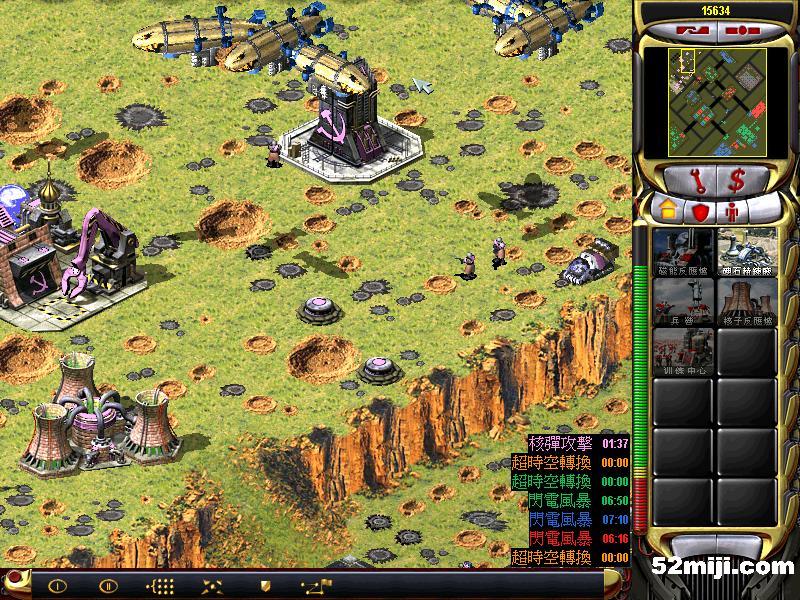Activate the sell dollar-sign button
The width and height of the screenshot is (800, 600).
[x=737, y=181]
